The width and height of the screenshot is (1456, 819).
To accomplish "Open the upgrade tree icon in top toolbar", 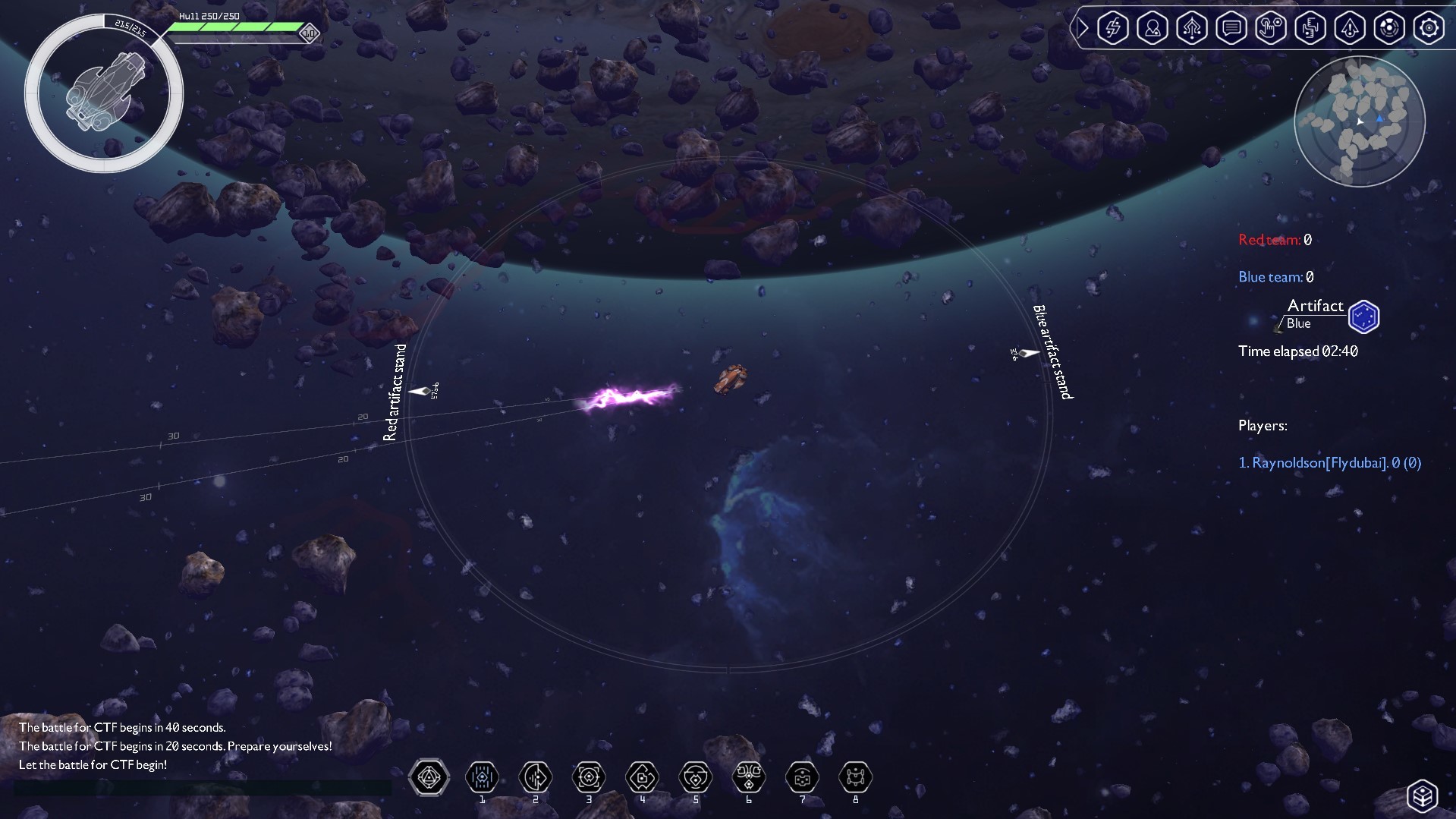I will [x=1192, y=27].
